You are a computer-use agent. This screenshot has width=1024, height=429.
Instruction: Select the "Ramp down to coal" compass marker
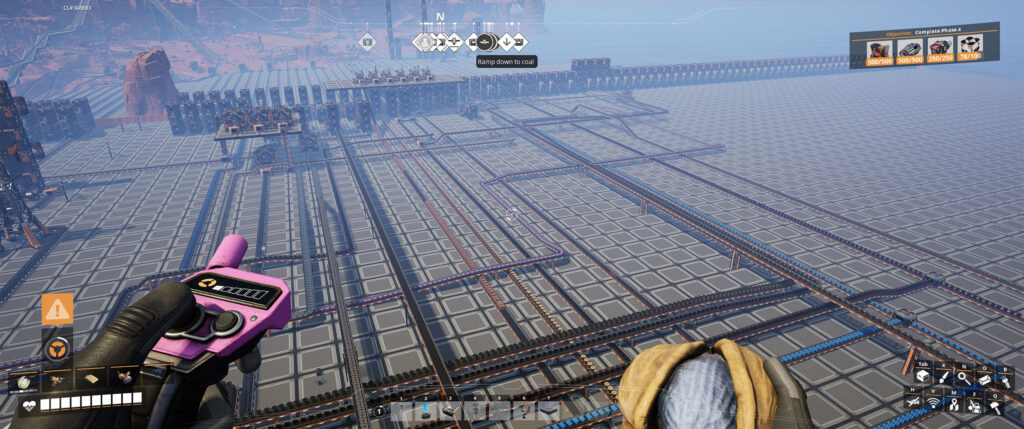[x=484, y=42]
